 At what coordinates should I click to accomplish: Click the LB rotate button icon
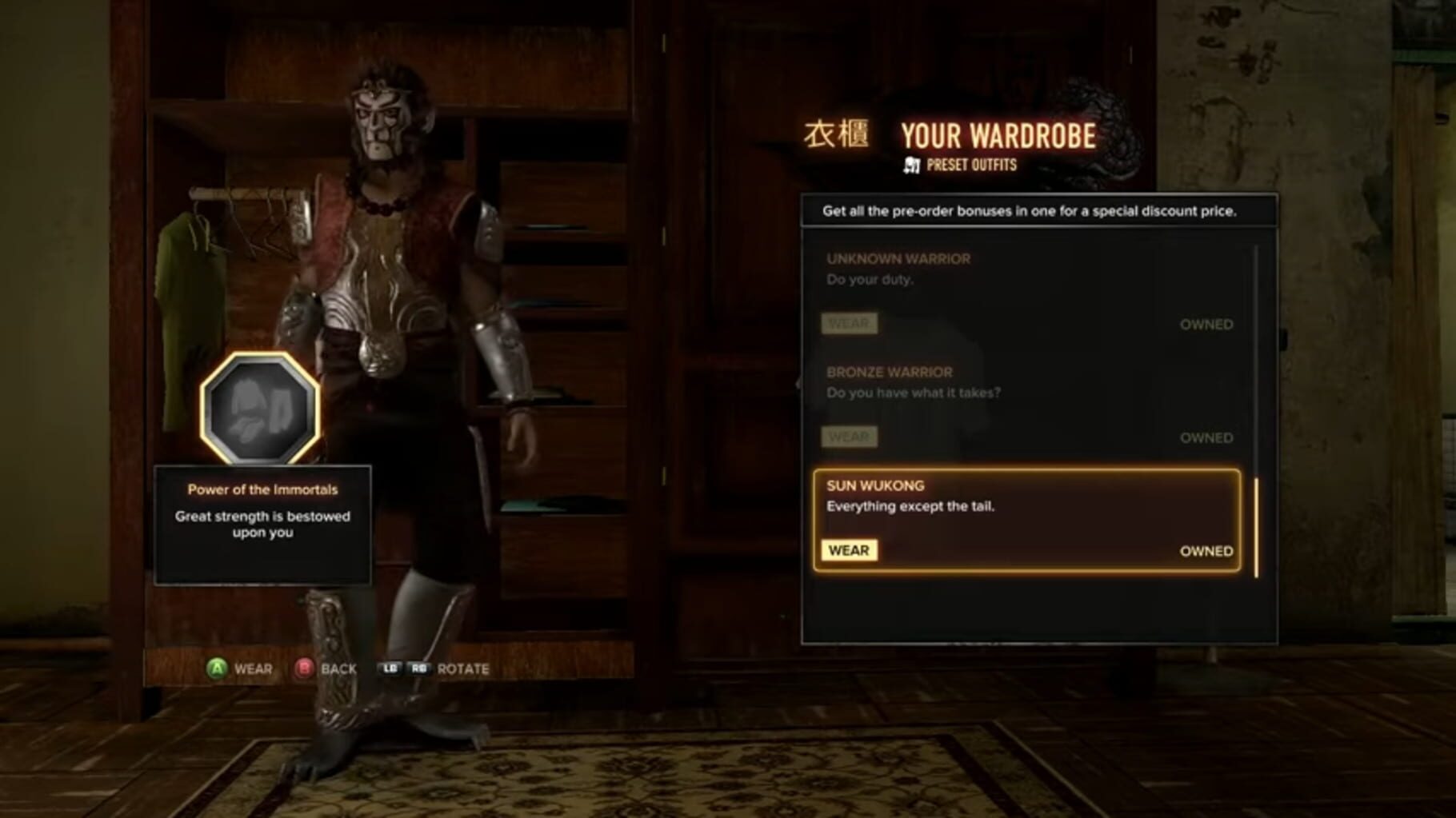point(391,668)
